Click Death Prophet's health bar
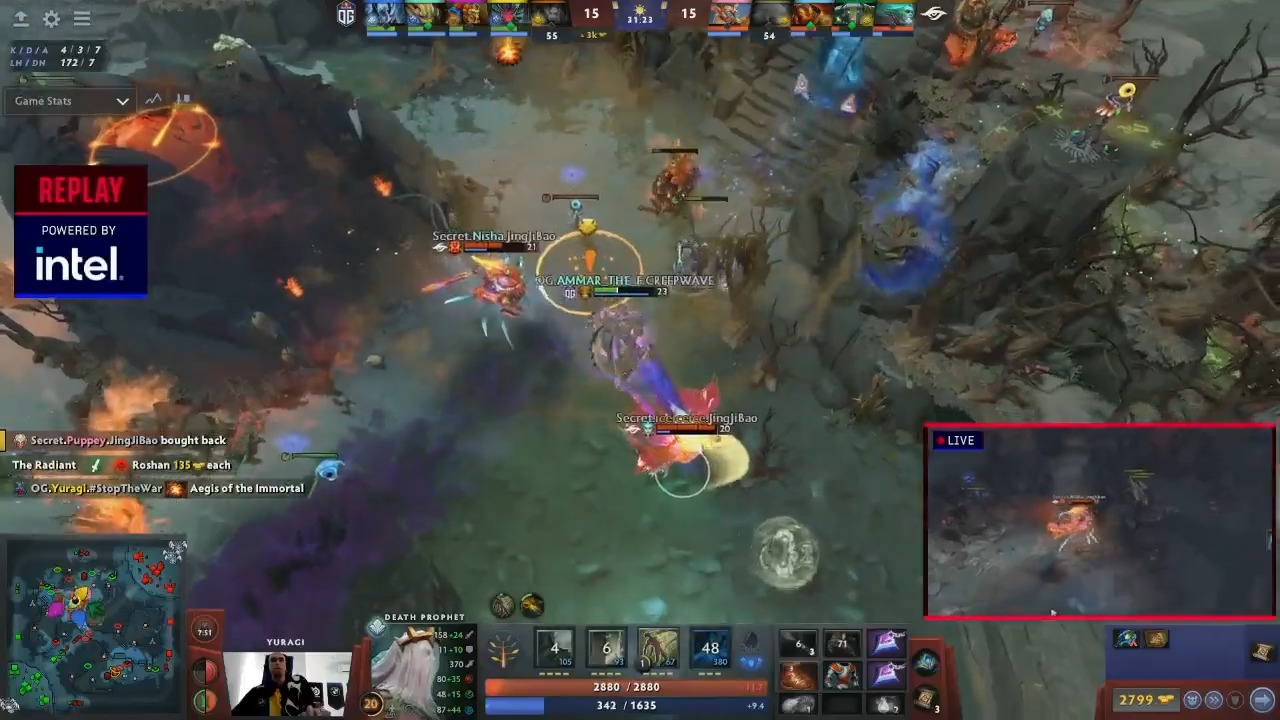Viewport: 1280px width, 720px height. (625, 687)
